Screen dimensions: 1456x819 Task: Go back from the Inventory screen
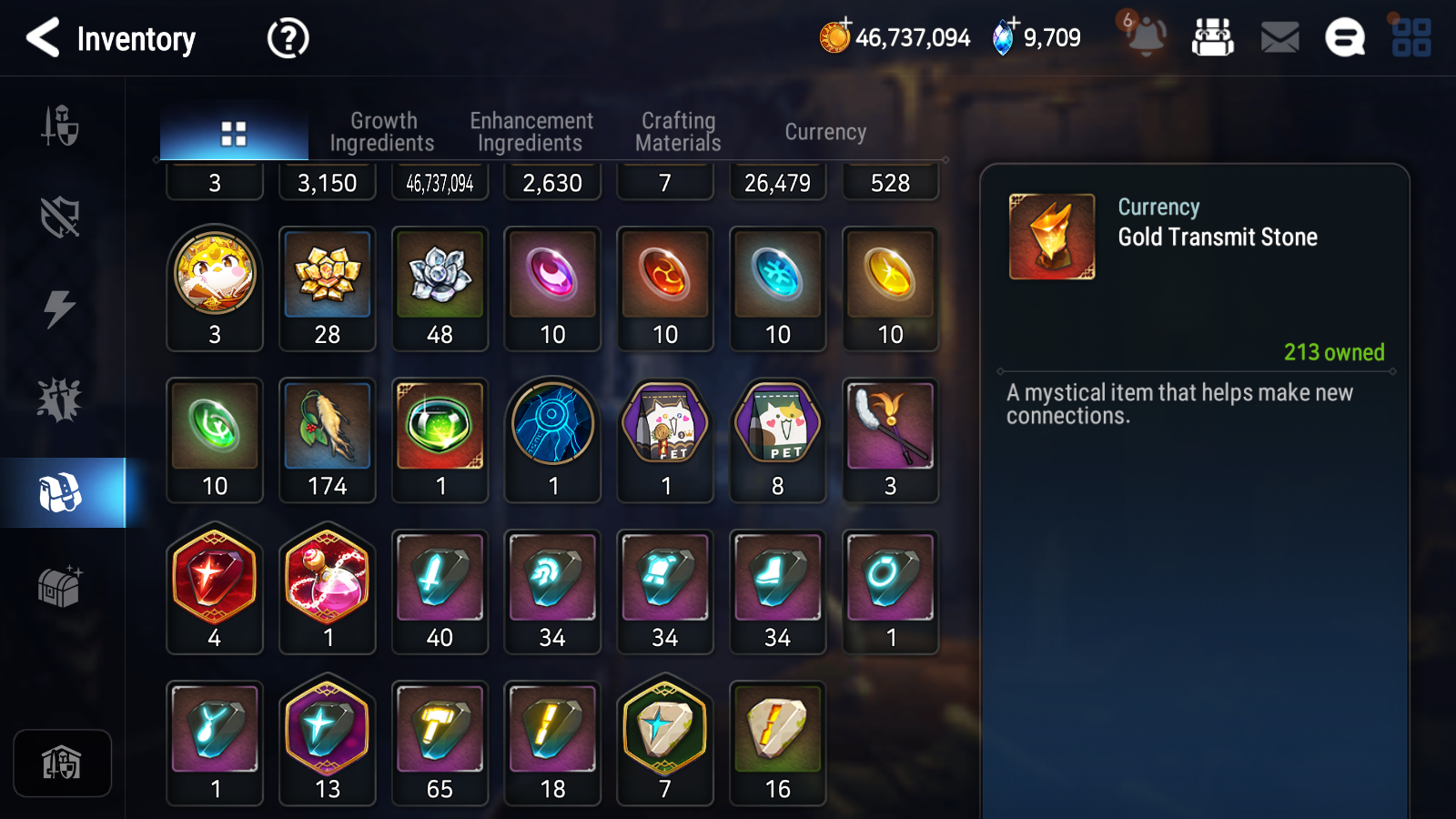tap(43, 38)
